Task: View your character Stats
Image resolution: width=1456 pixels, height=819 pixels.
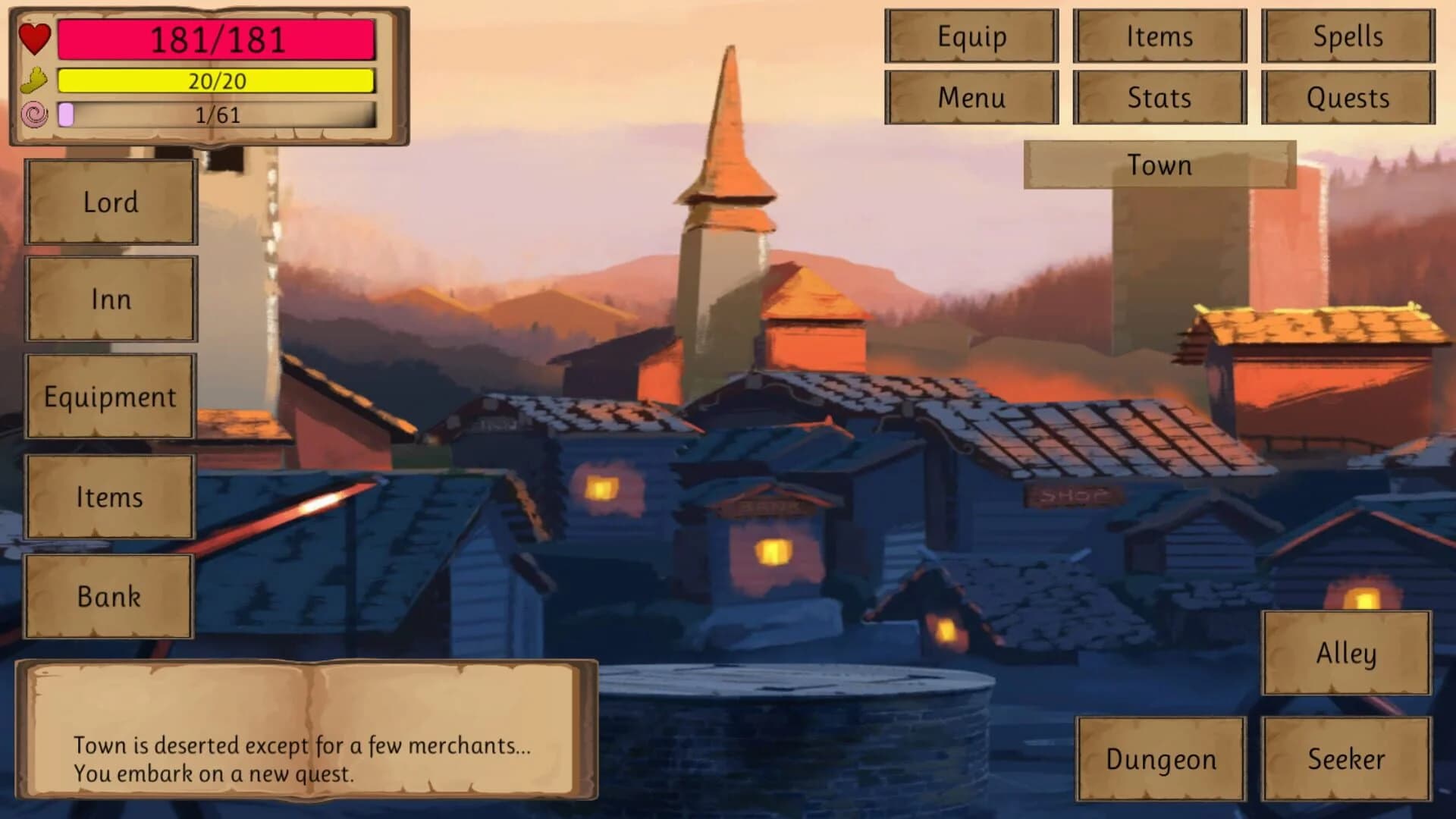Action: [x=1160, y=97]
